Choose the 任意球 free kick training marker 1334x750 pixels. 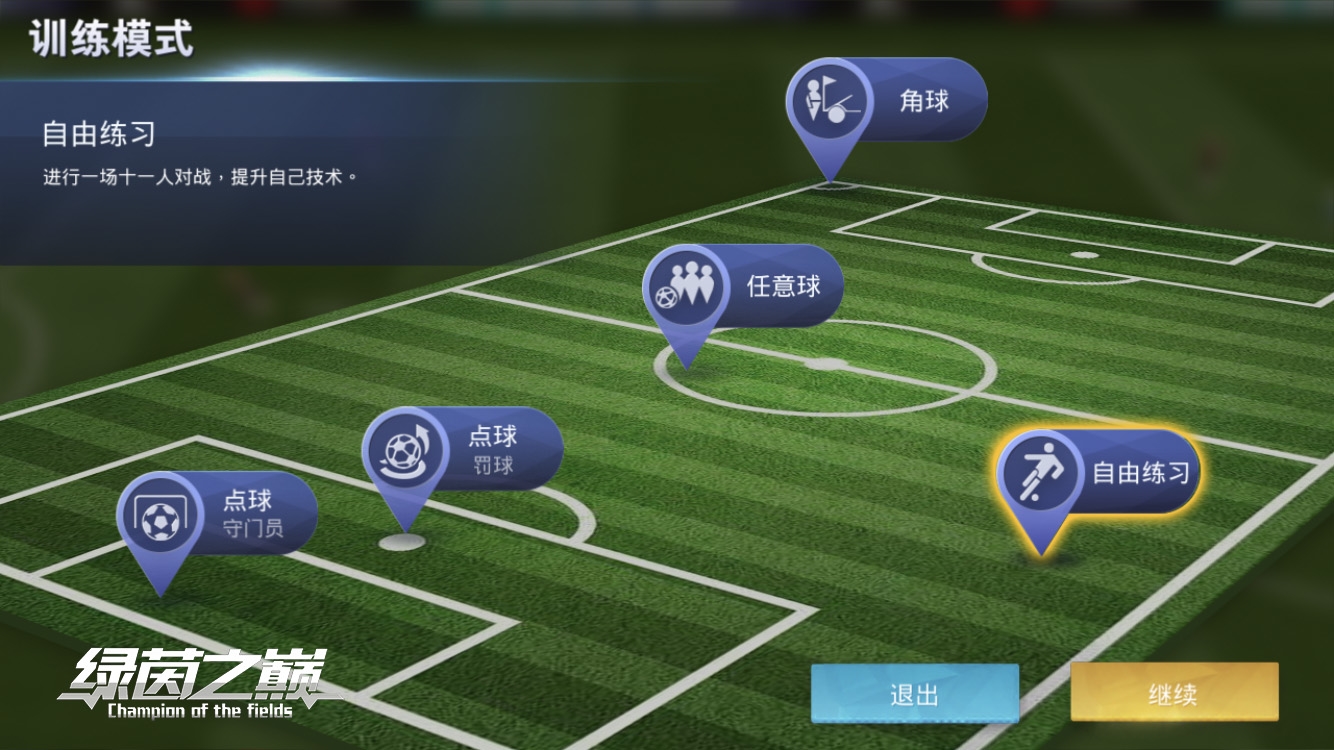pyautogui.click(x=743, y=286)
